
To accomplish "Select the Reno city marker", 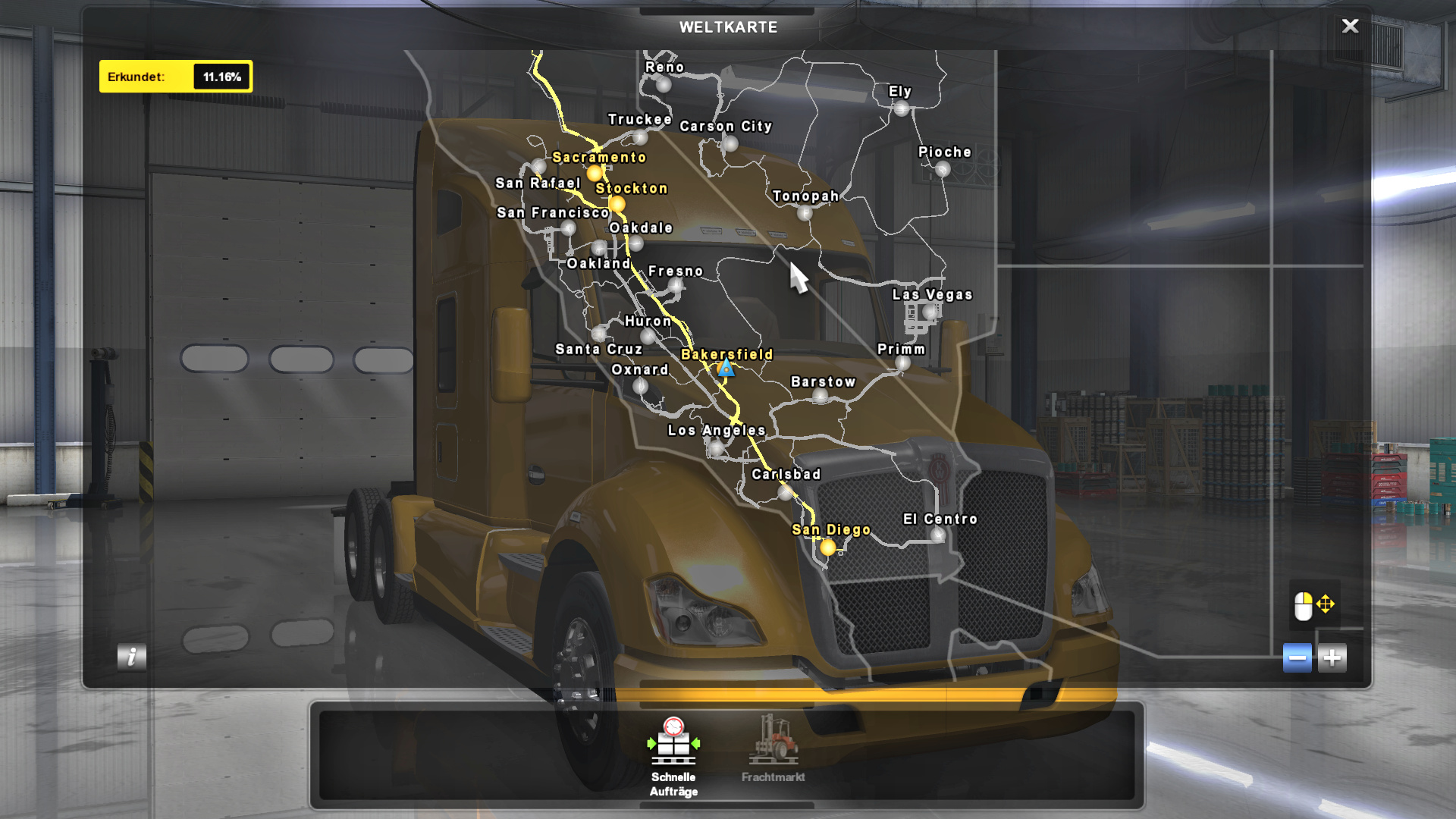I will coord(664,84).
